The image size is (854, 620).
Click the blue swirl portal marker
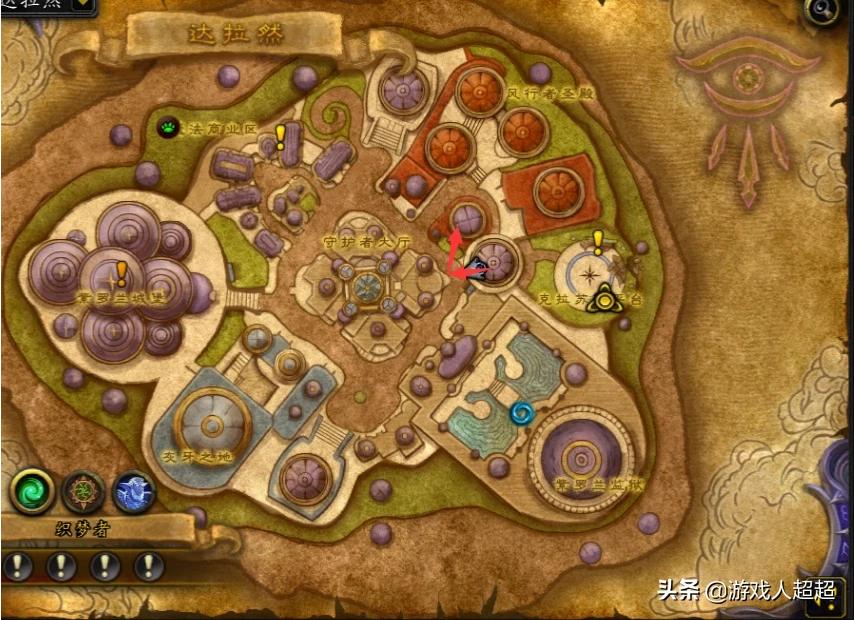coord(521,412)
